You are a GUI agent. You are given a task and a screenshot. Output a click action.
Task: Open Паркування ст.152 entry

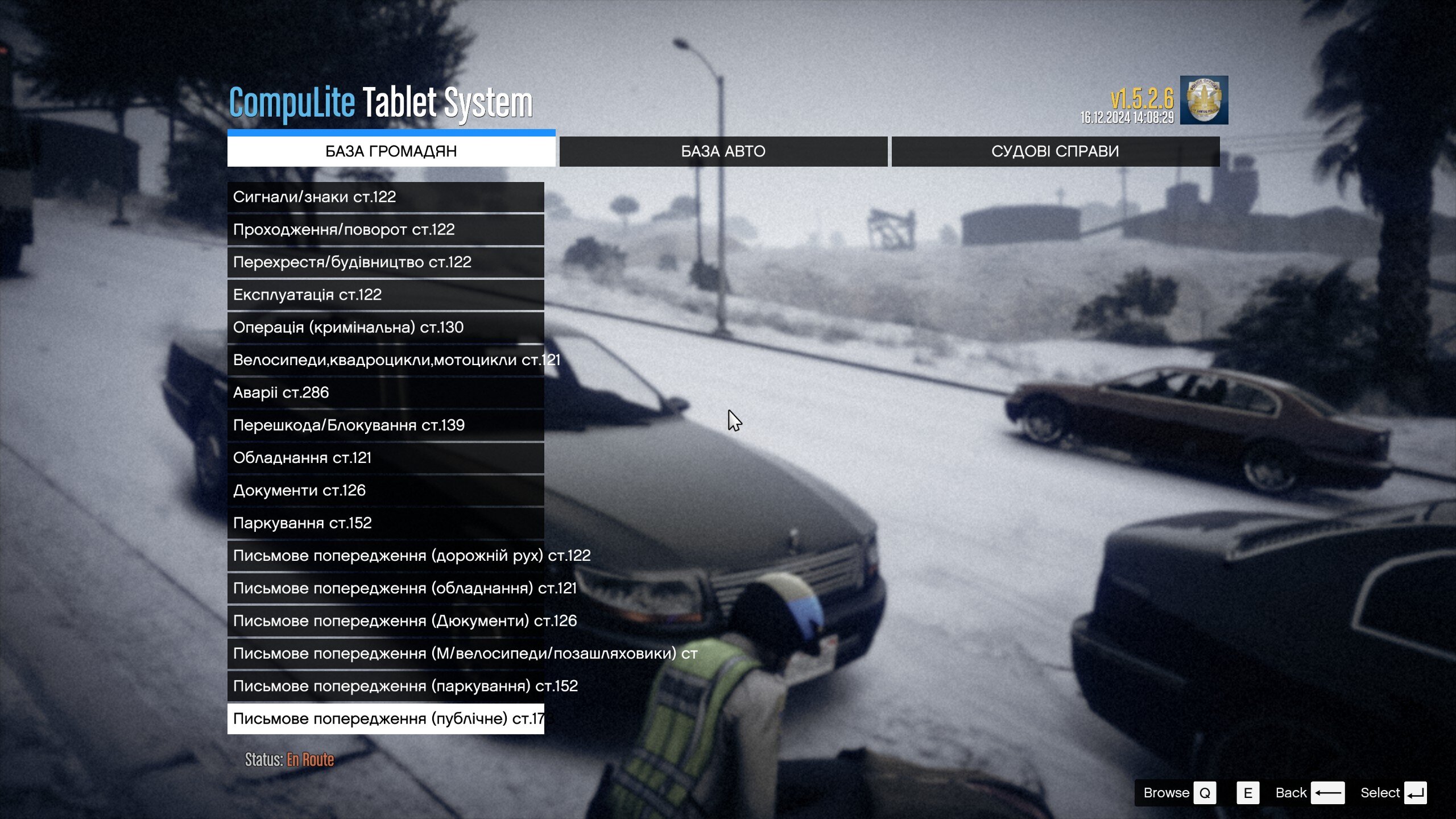(x=386, y=523)
